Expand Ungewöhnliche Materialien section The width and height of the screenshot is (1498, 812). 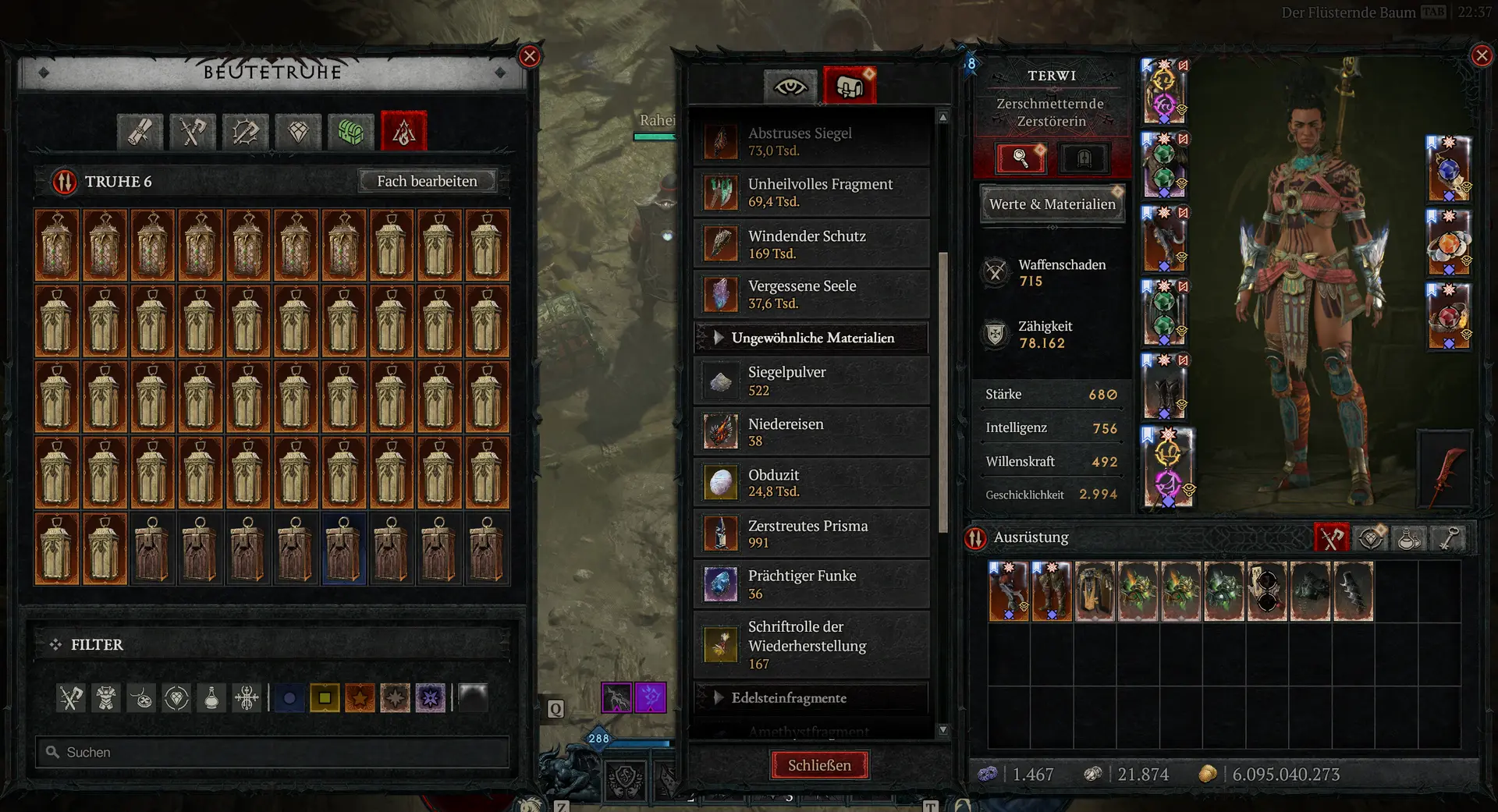tap(811, 338)
